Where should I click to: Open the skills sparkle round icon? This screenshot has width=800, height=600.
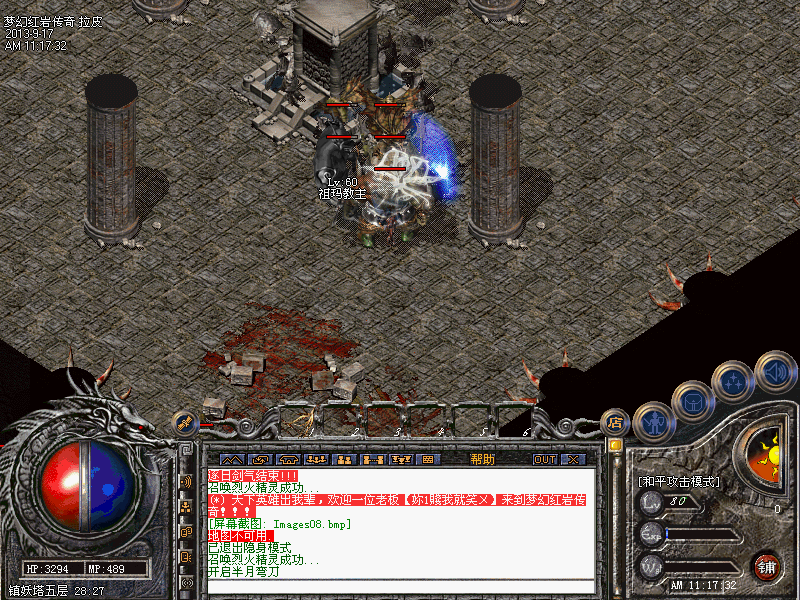pos(734,381)
